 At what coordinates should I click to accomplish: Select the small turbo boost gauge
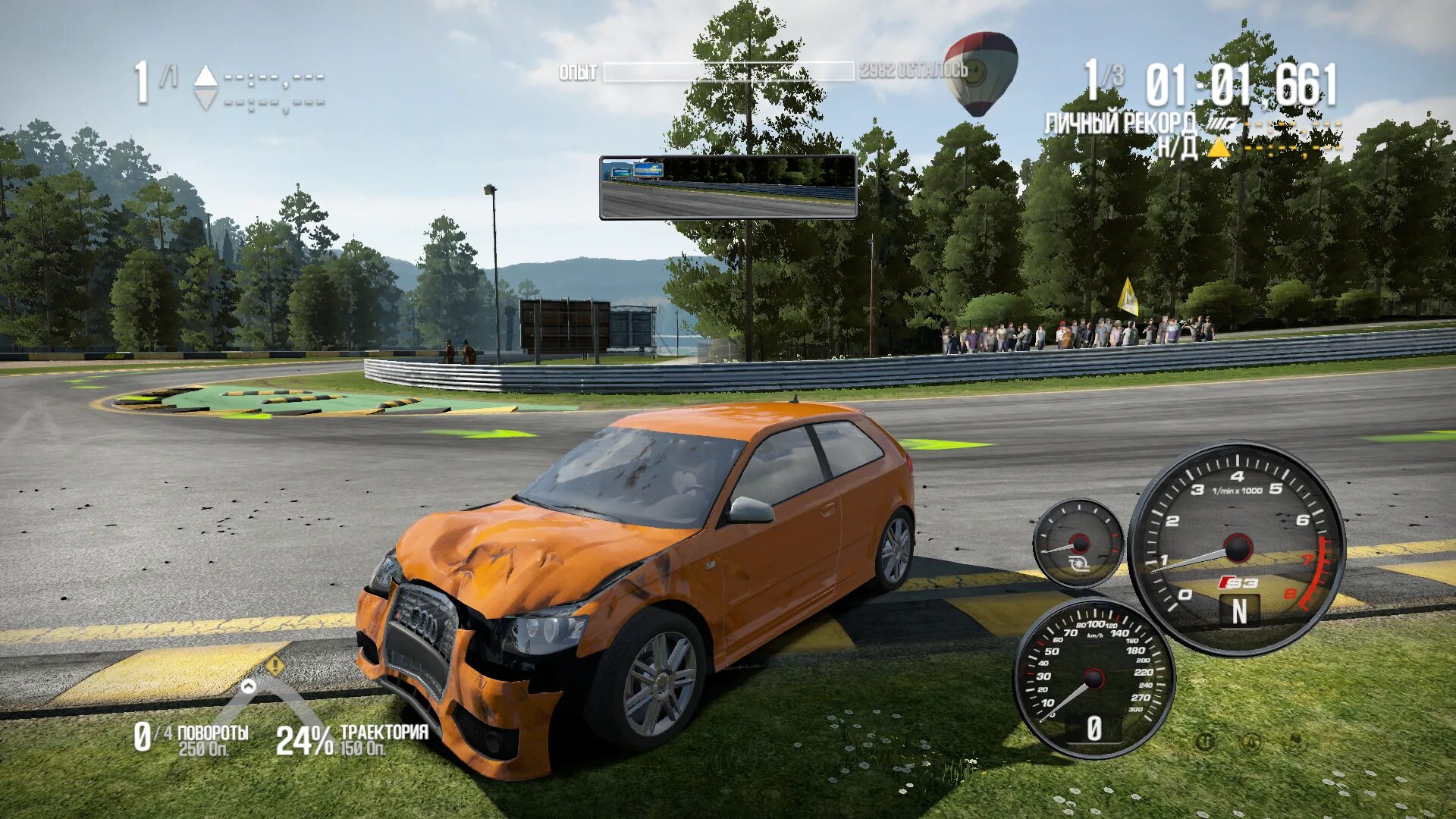pyautogui.click(x=1078, y=543)
